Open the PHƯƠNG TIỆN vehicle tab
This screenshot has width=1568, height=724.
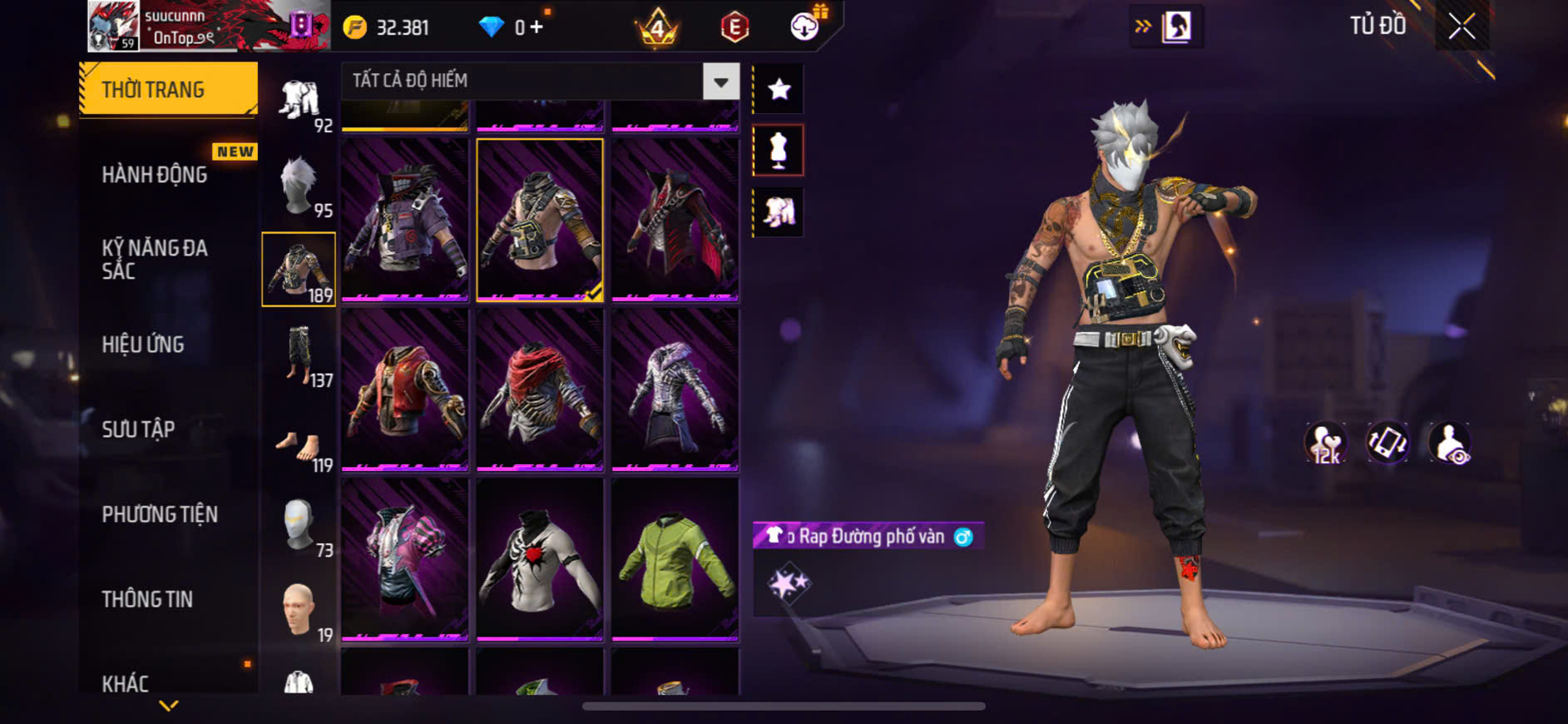(160, 514)
